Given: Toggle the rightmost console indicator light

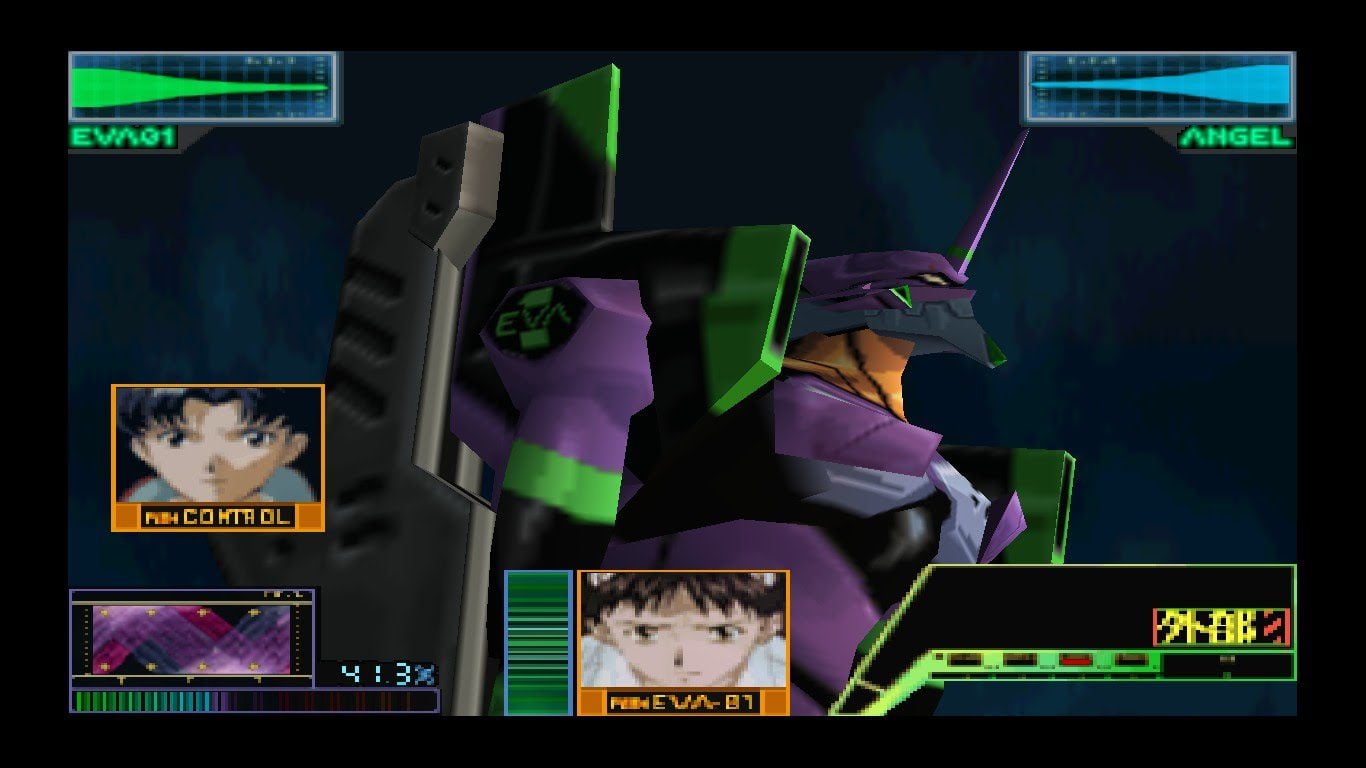Looking at the screenshot, I should point(1130,659).
